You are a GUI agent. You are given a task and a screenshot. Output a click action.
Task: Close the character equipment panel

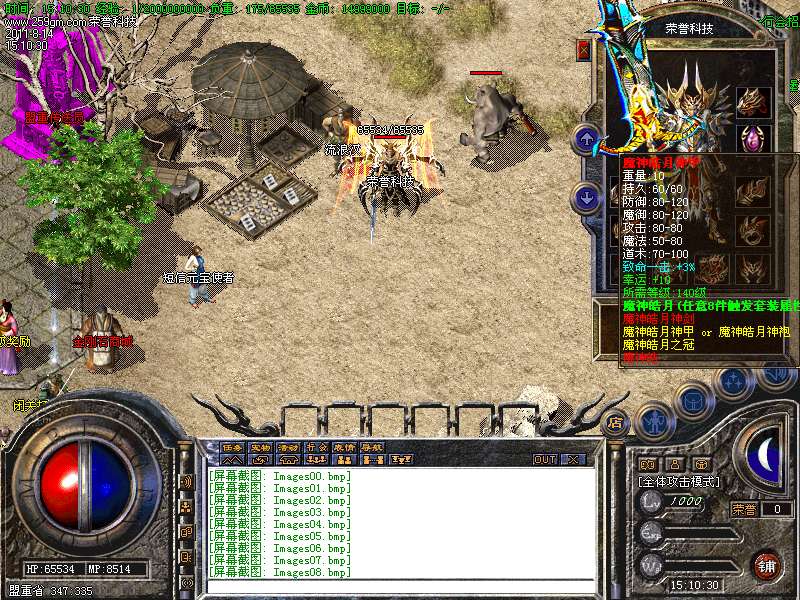(584, 50)
